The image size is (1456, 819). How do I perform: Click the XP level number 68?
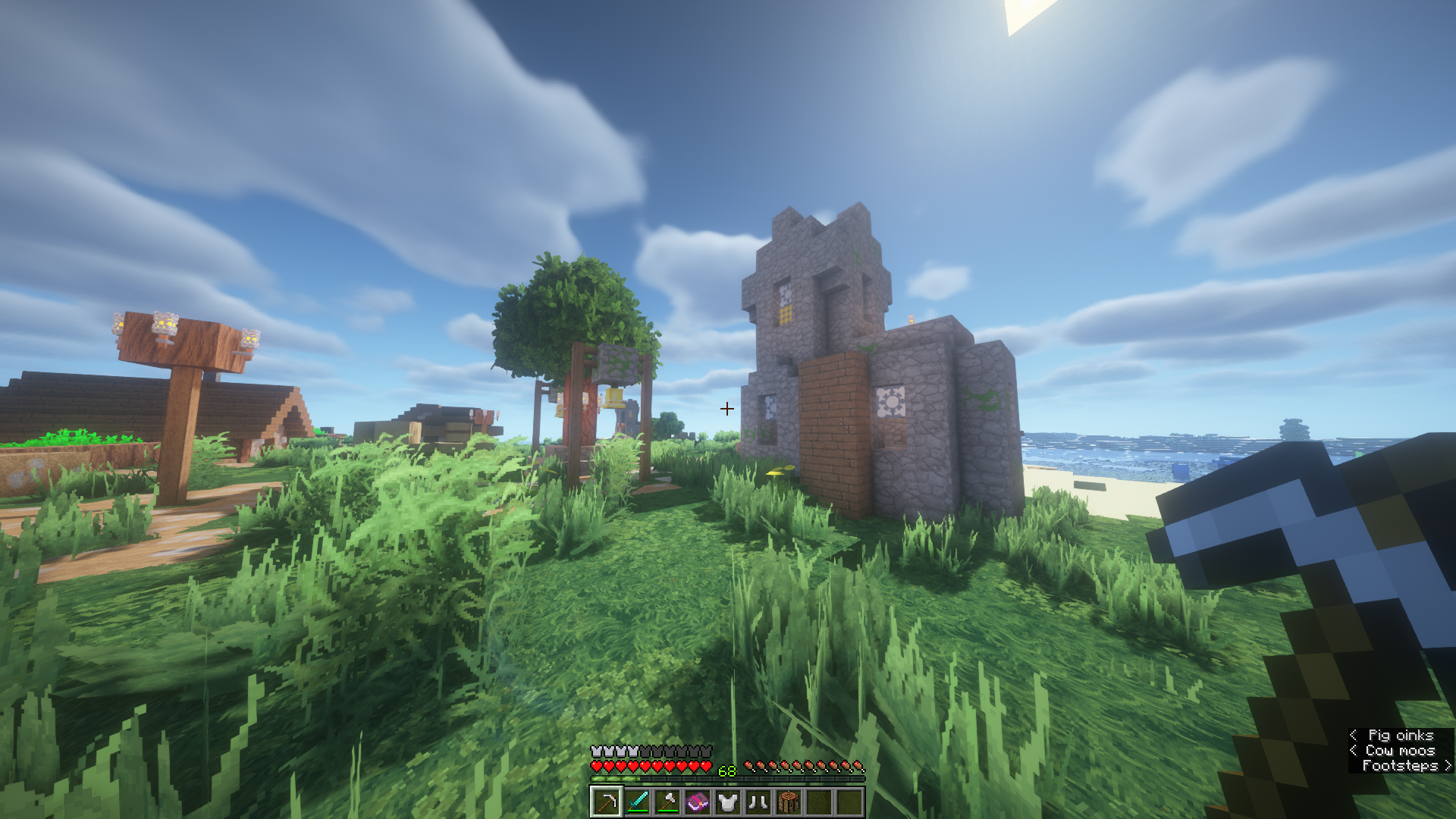[x=726, y=769]
